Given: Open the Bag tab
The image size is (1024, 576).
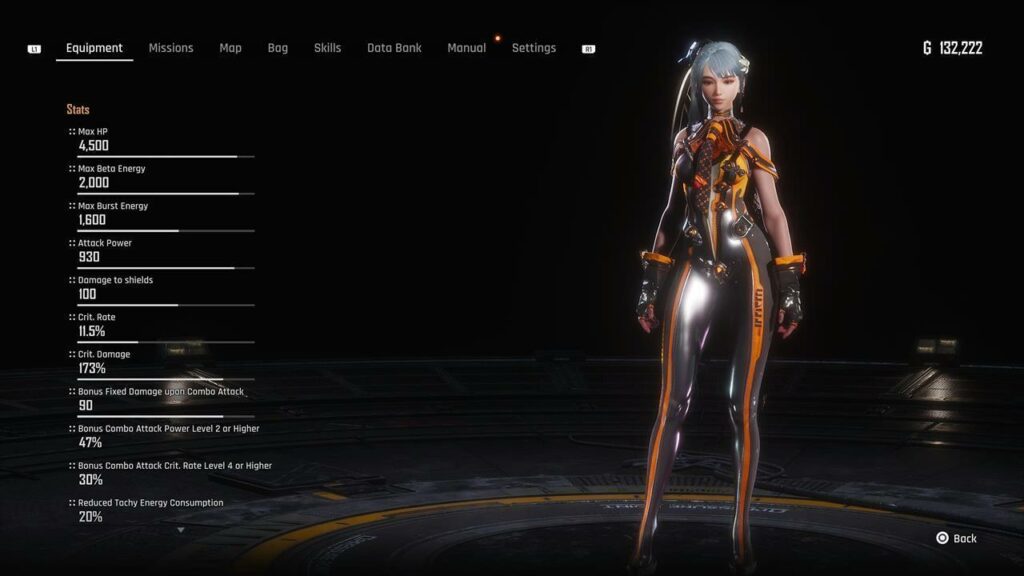Looking at the screenshot, I should 277,48.
